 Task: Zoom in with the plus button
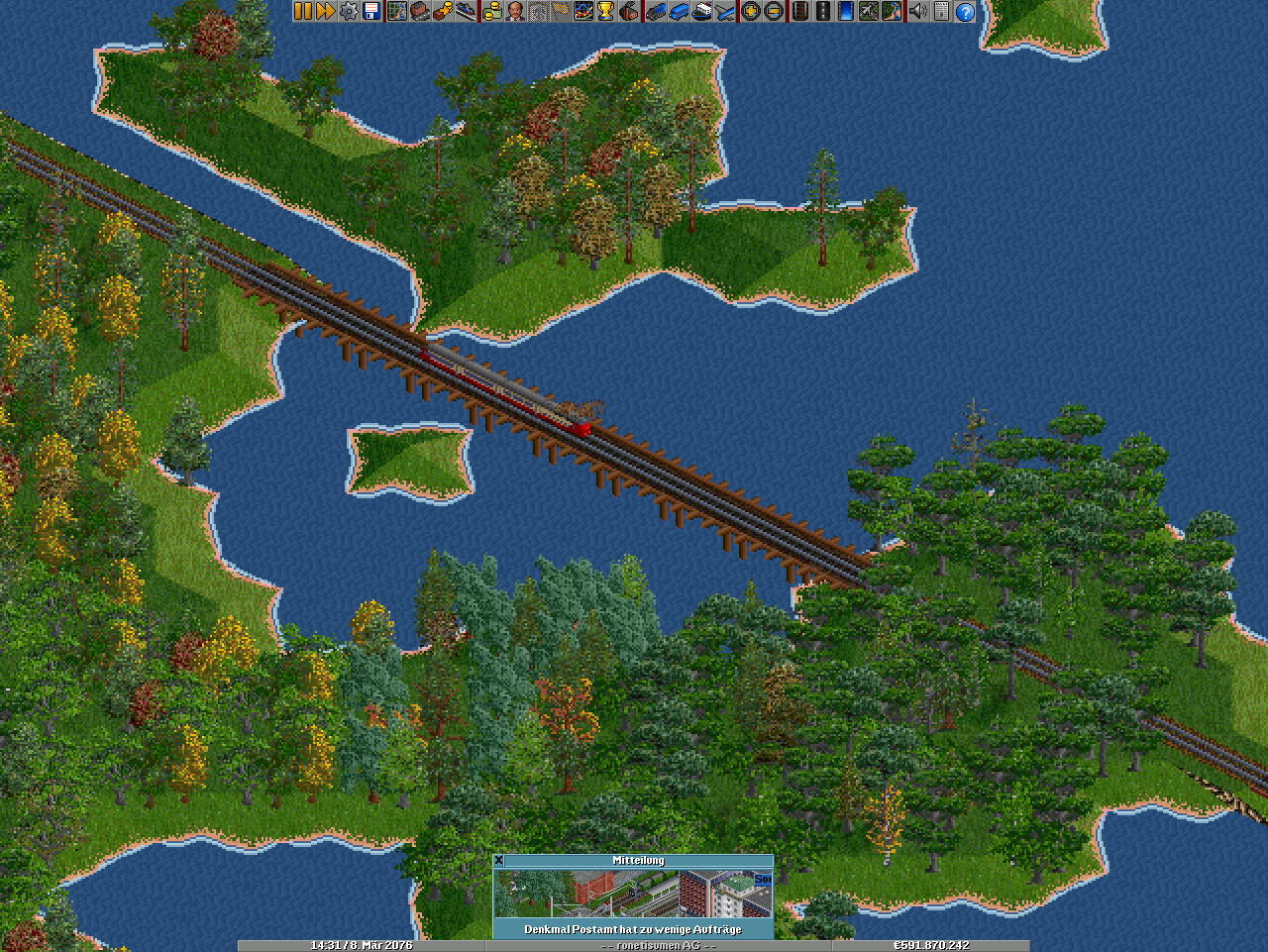click(750, 11)
